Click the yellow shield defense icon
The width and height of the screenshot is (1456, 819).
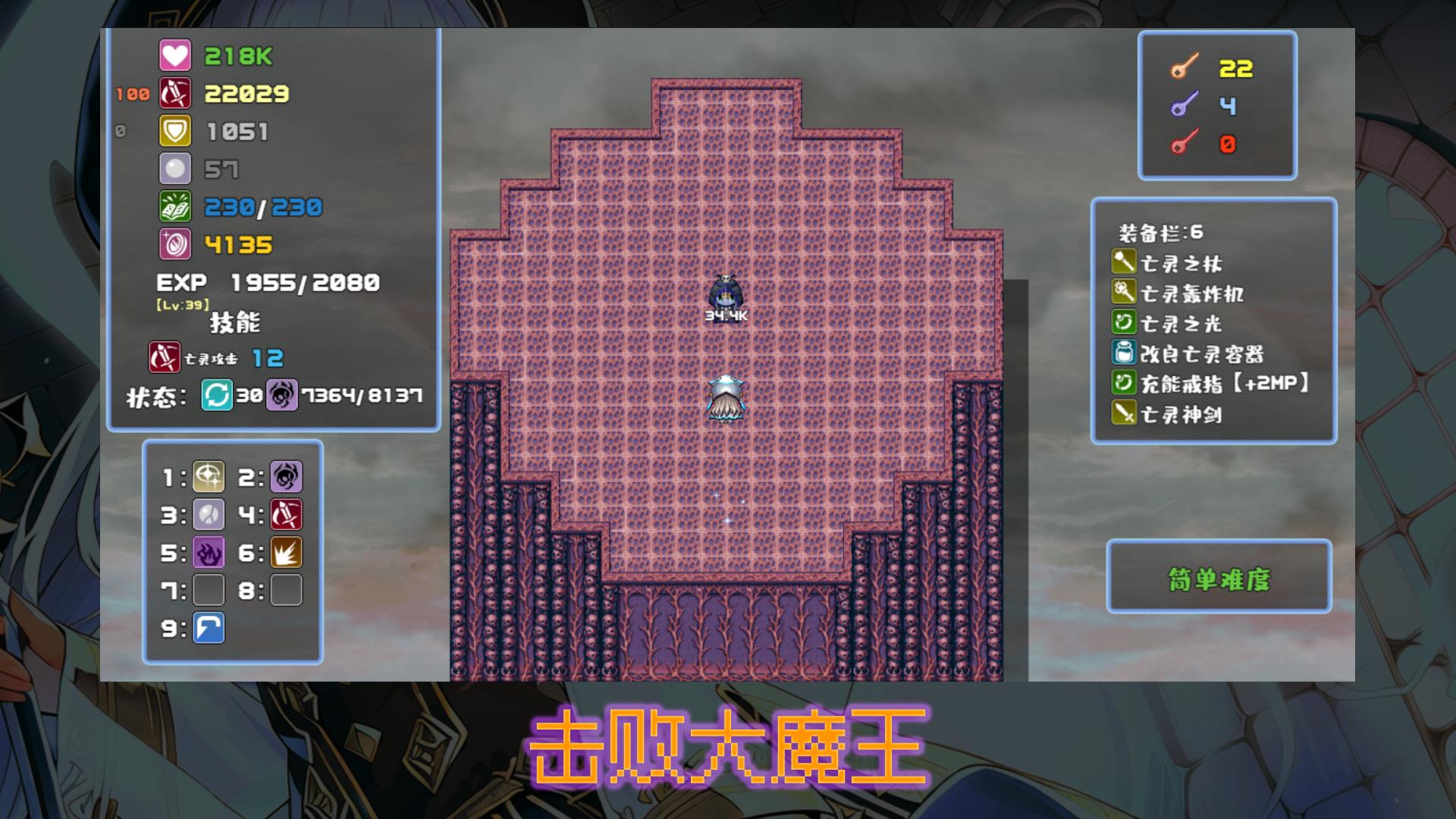174,130
